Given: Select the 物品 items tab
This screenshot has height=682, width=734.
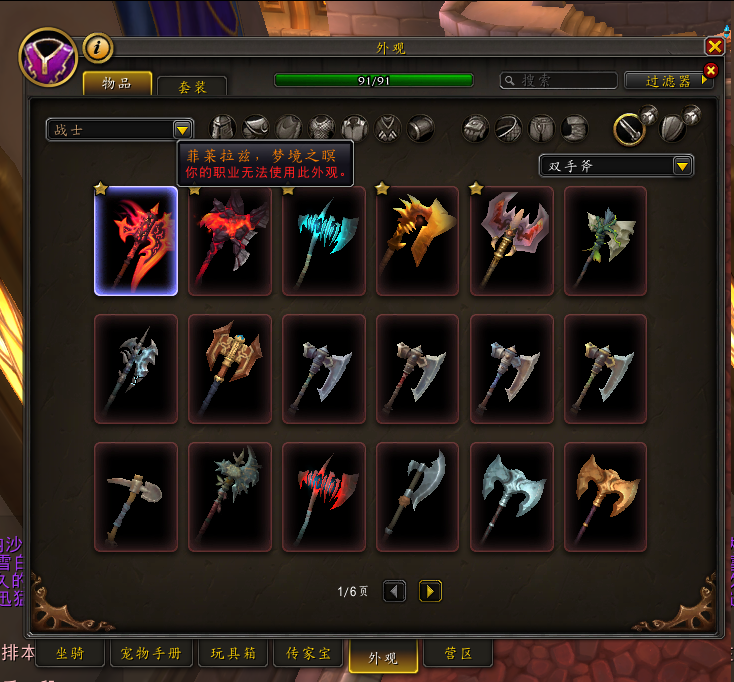Looking at the screenshot, I should (x=117, y=84).
